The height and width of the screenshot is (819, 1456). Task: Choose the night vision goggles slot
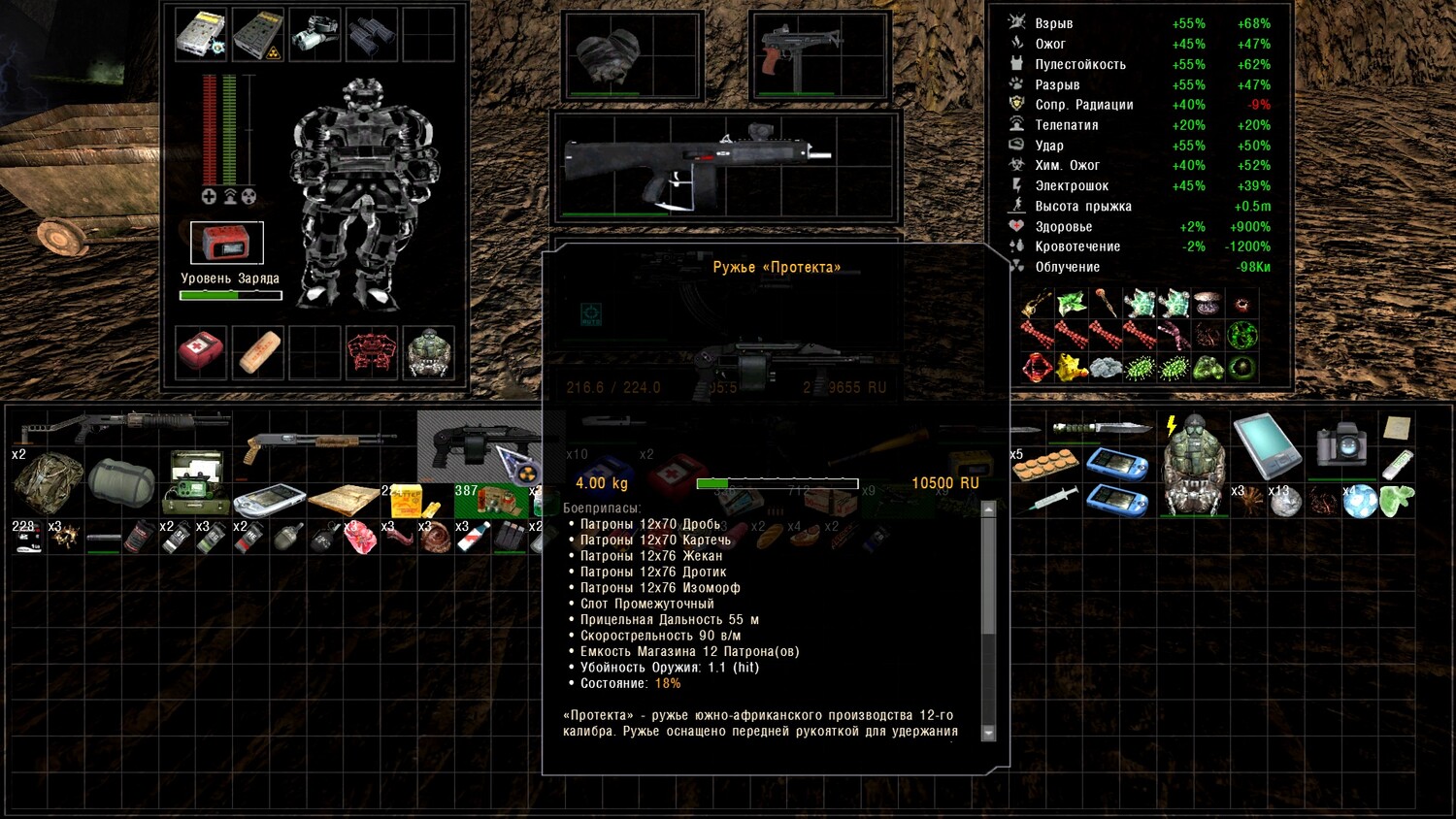point(314,34)
